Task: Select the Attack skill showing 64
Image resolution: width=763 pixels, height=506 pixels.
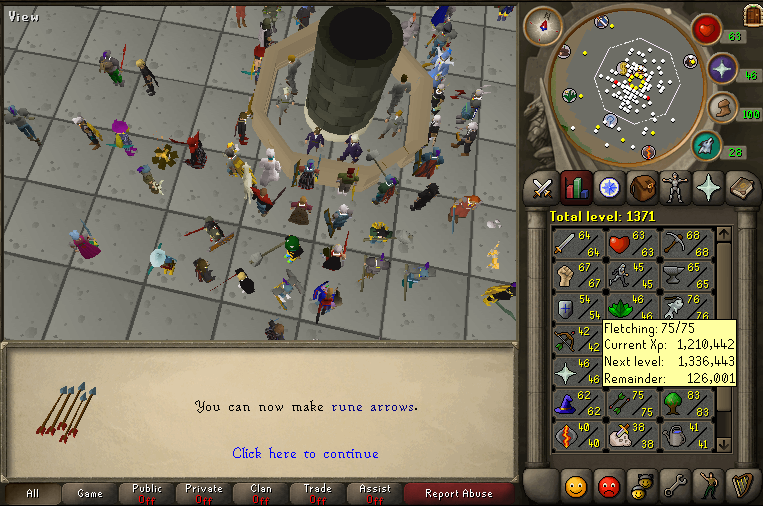Action: click(x=573, y=242)
